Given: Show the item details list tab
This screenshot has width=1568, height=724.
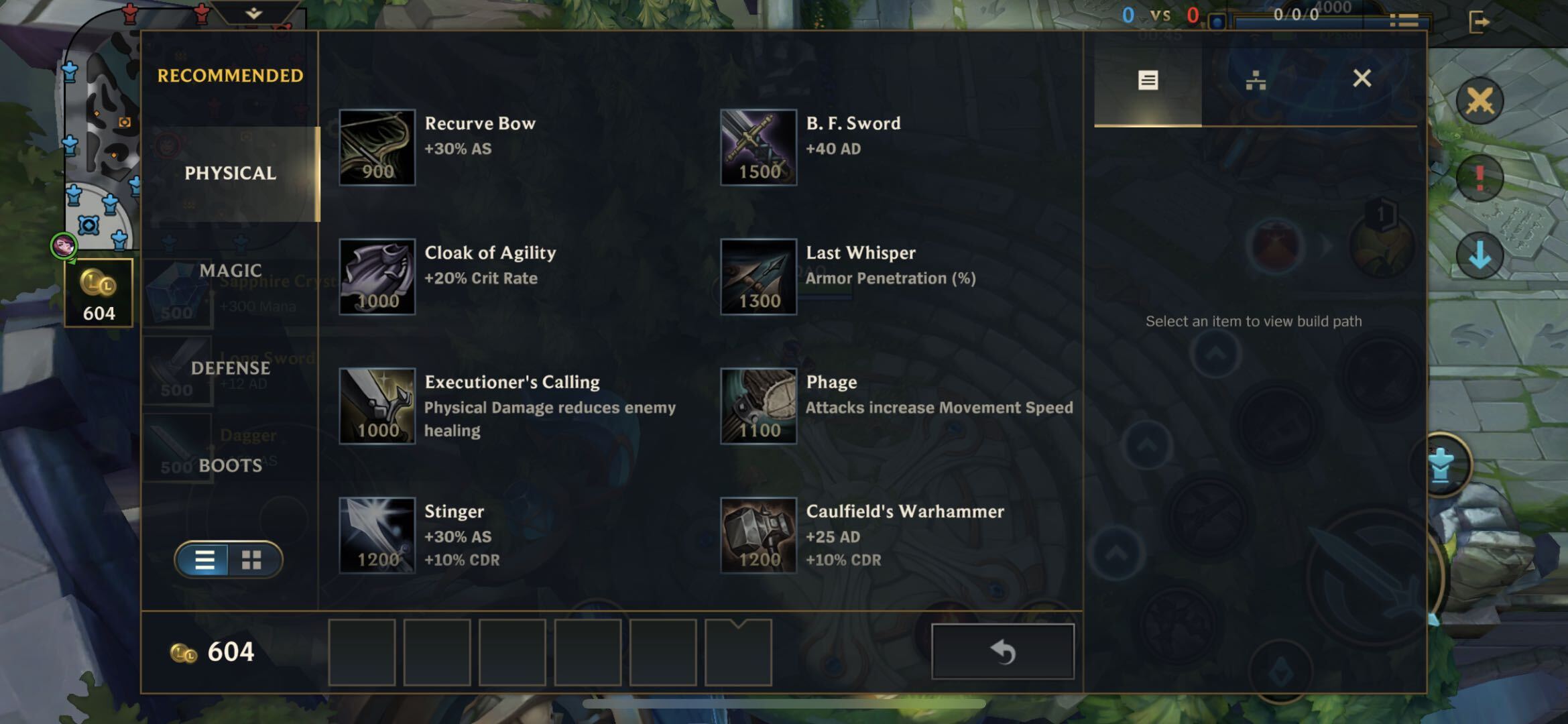Looking at the screenshot, I should (x=1148, y=80).
